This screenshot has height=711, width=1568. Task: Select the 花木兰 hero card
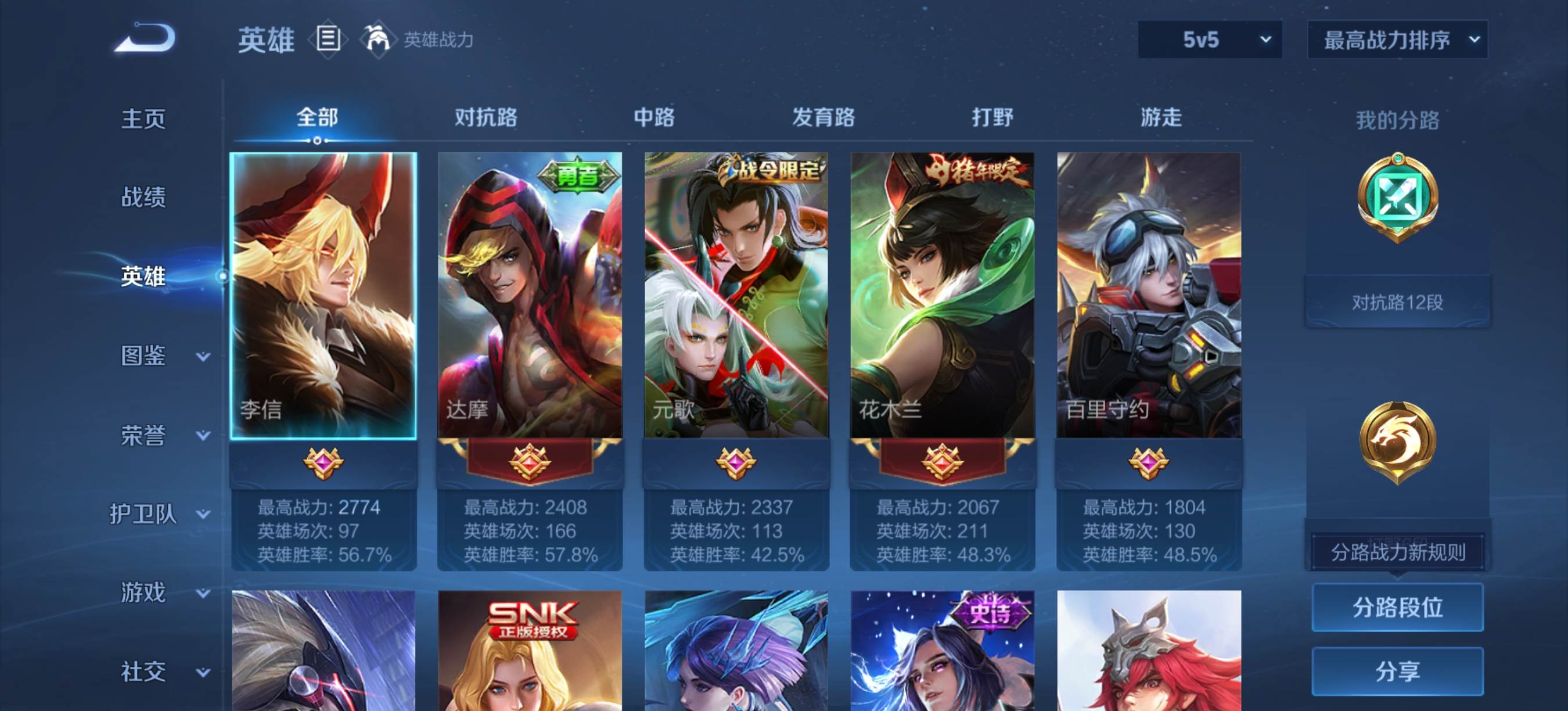pos(945,292)
